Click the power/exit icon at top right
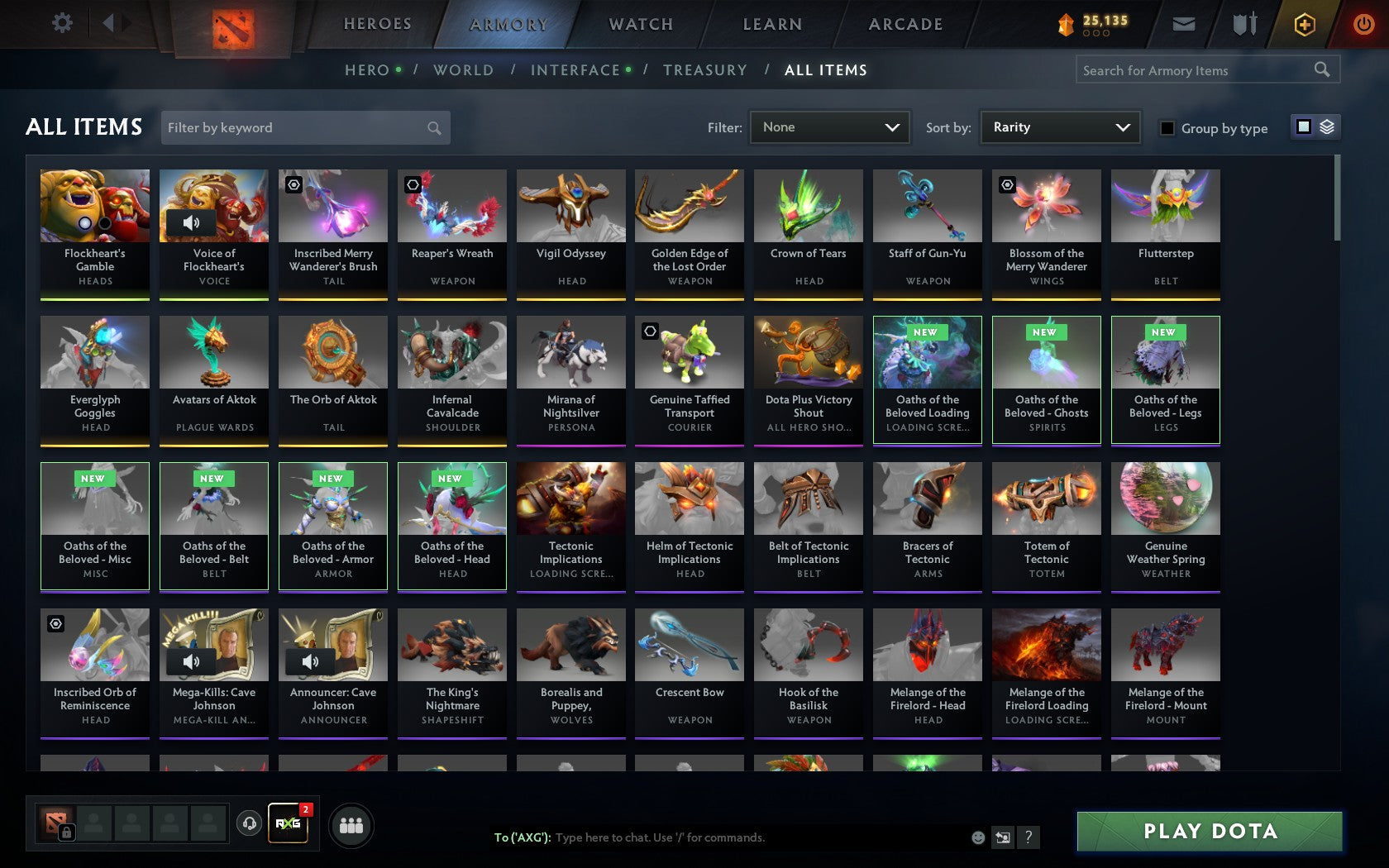This screenshot has height=868, width=1389. (1363, 23)
